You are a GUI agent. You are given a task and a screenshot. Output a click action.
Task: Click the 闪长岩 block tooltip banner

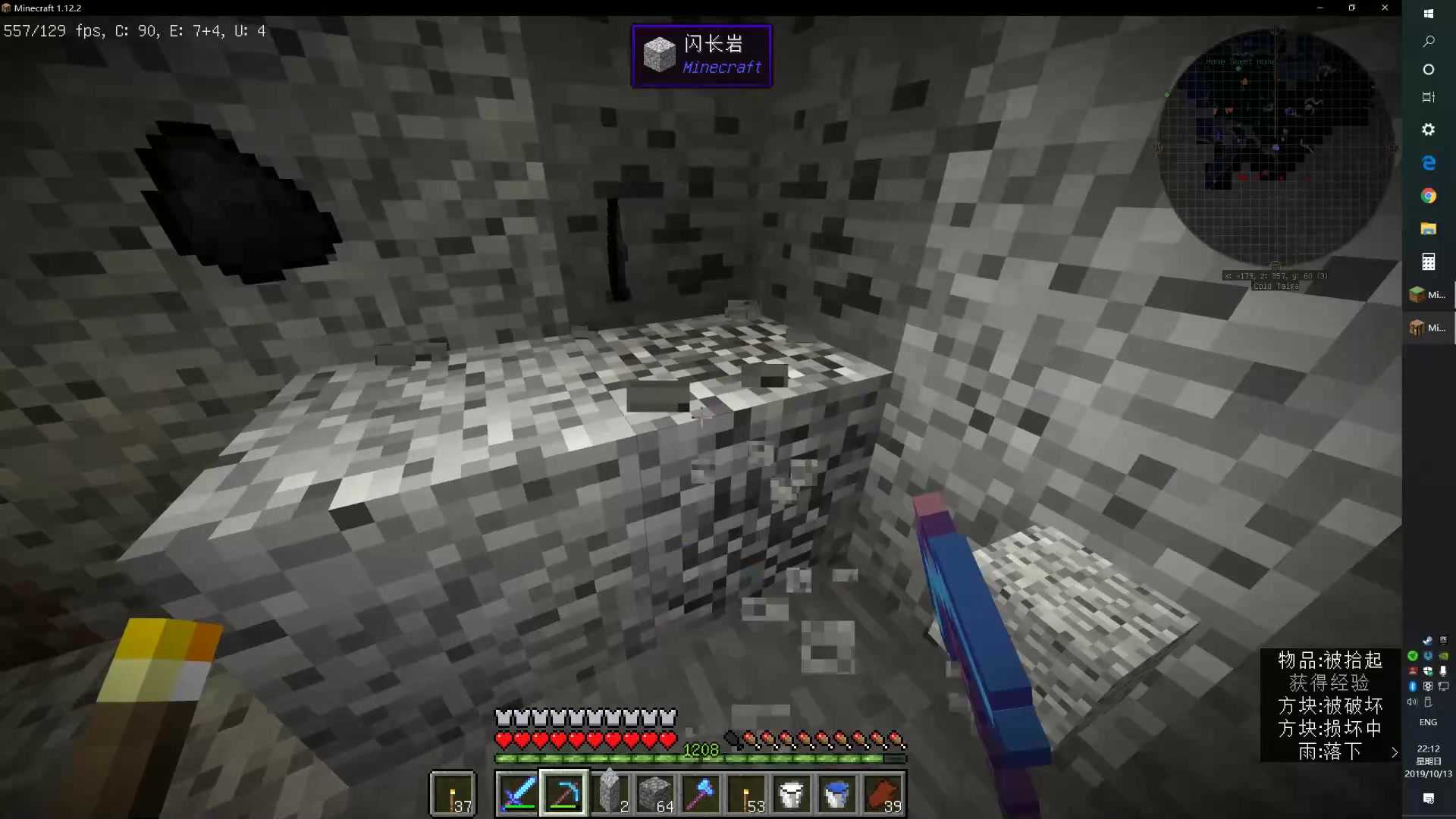click(x=701, y=55)
